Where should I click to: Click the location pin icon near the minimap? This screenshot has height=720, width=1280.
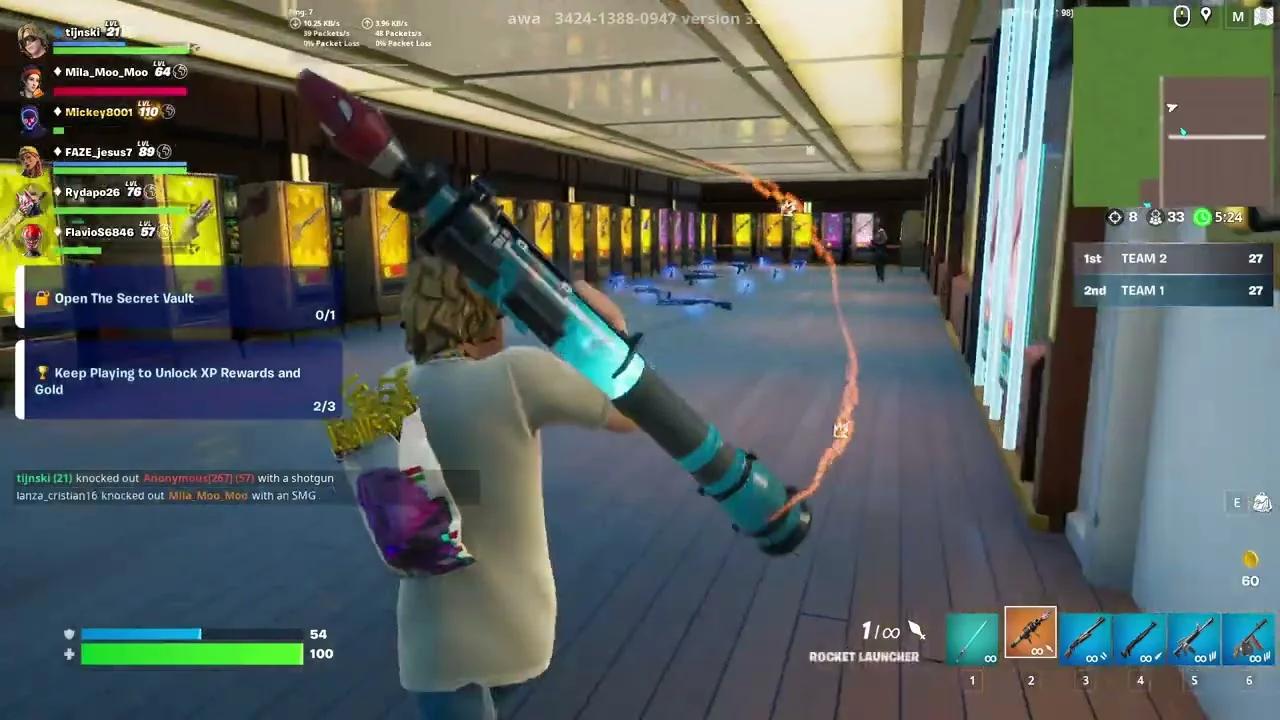click(x=1206, y=16)
